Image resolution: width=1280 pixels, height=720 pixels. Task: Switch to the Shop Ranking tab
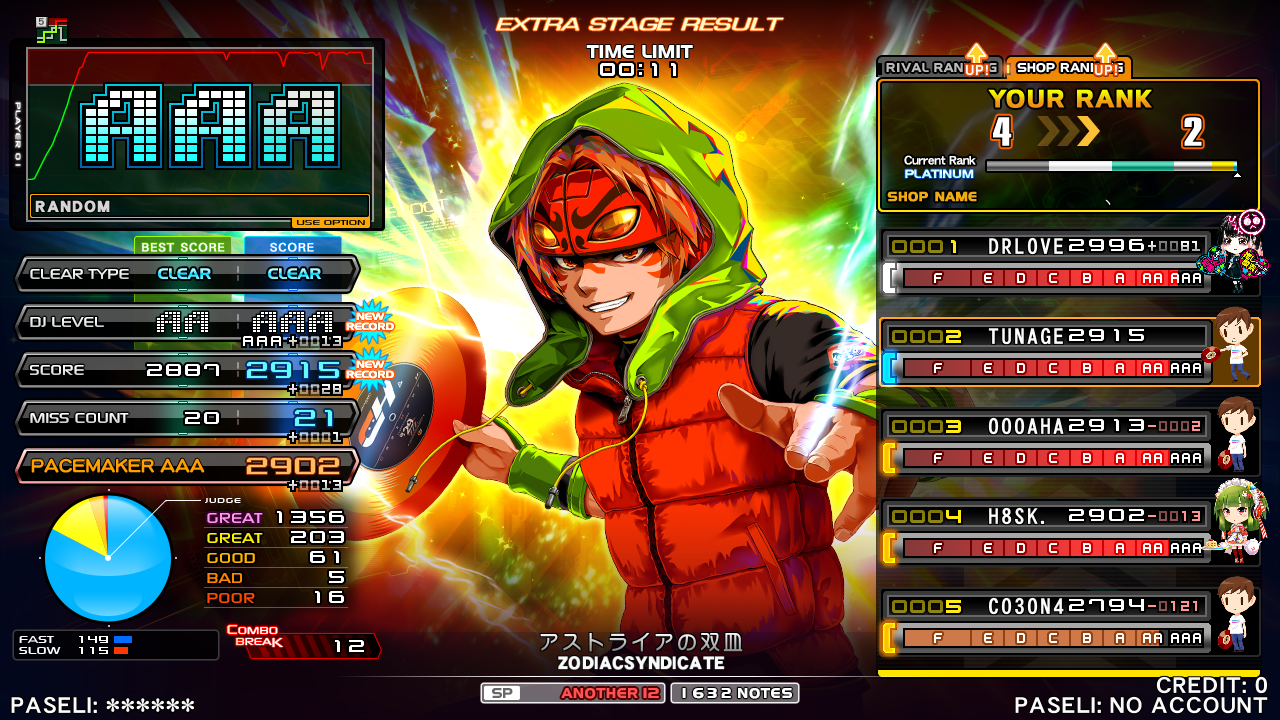tap(1066, 68)
